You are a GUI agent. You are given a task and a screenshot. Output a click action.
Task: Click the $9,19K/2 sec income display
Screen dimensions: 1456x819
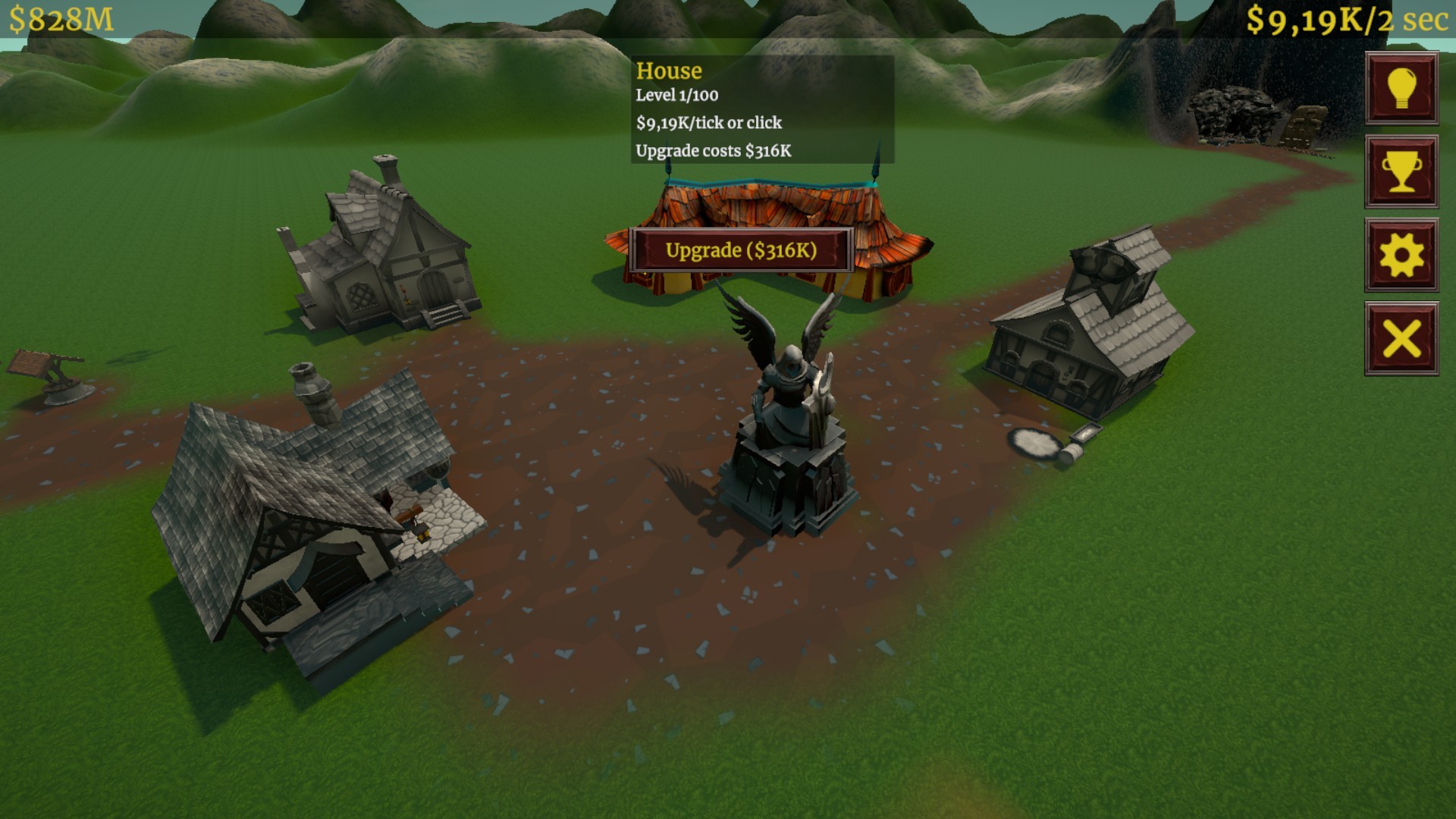[x=1350, y=20]
